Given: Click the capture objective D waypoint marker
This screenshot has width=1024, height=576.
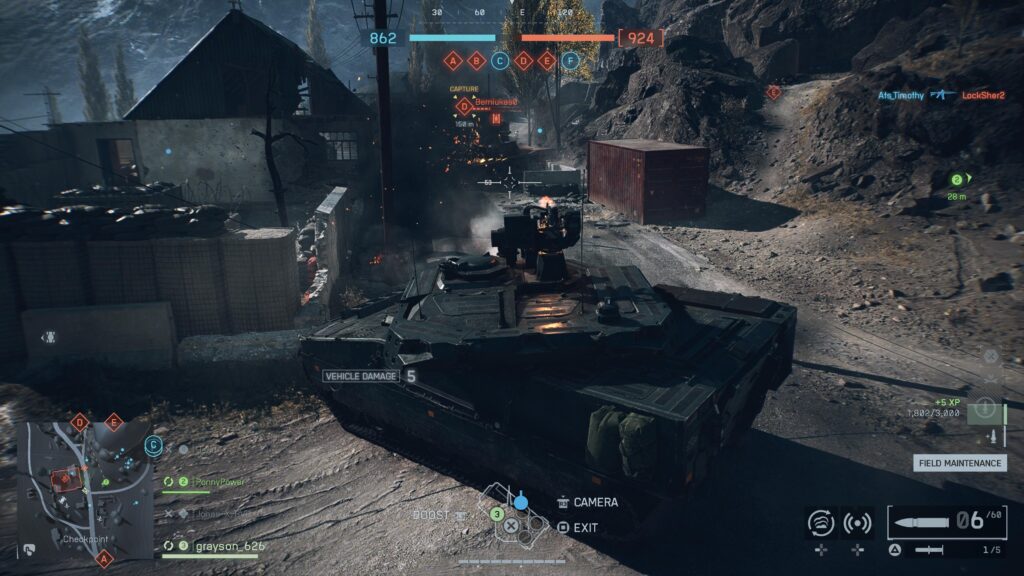Looking at the screenshot, I should [464, 106].
